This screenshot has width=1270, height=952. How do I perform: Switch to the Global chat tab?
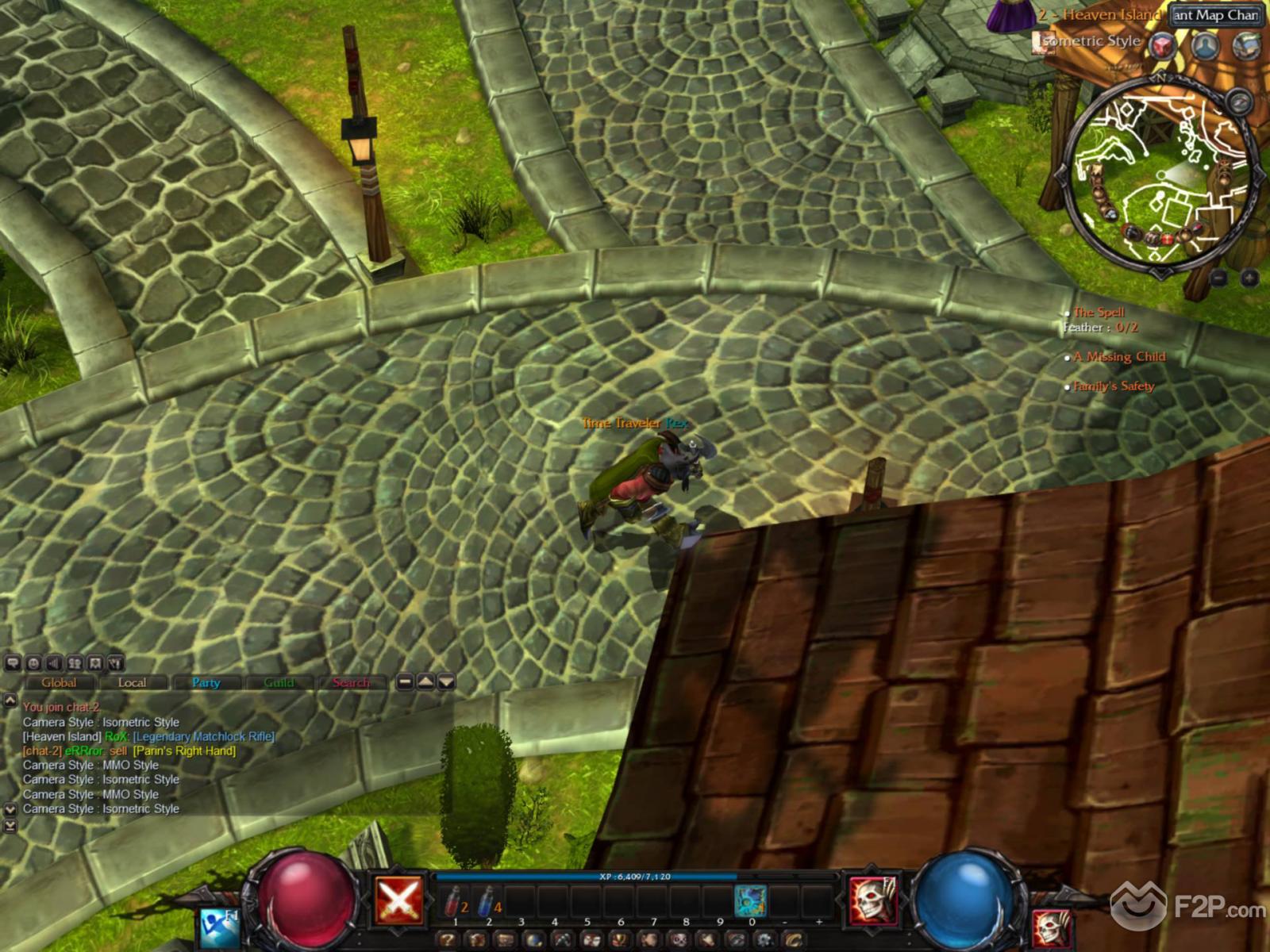click(x=59, y=682)
